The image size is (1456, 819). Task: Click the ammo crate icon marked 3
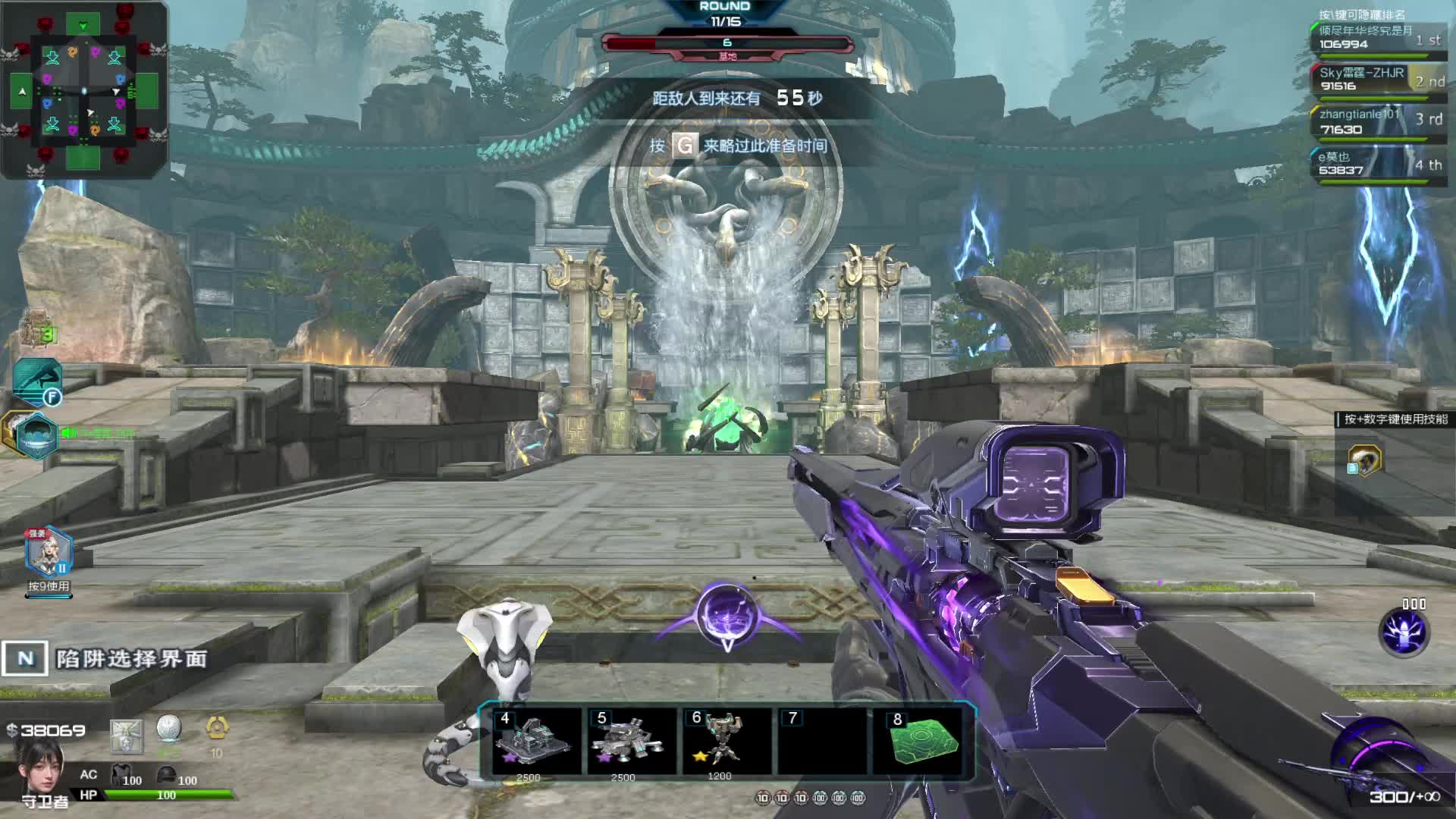pyautogui.click(x=36, y=328)
